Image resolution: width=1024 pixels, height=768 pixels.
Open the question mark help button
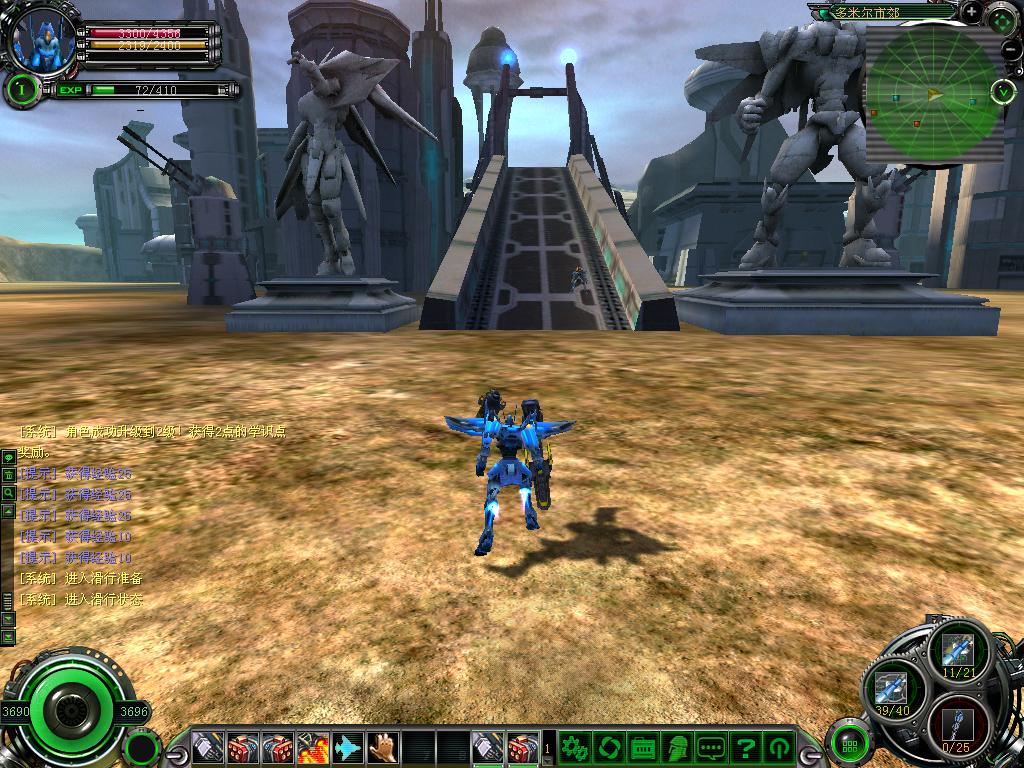(745, 746)
